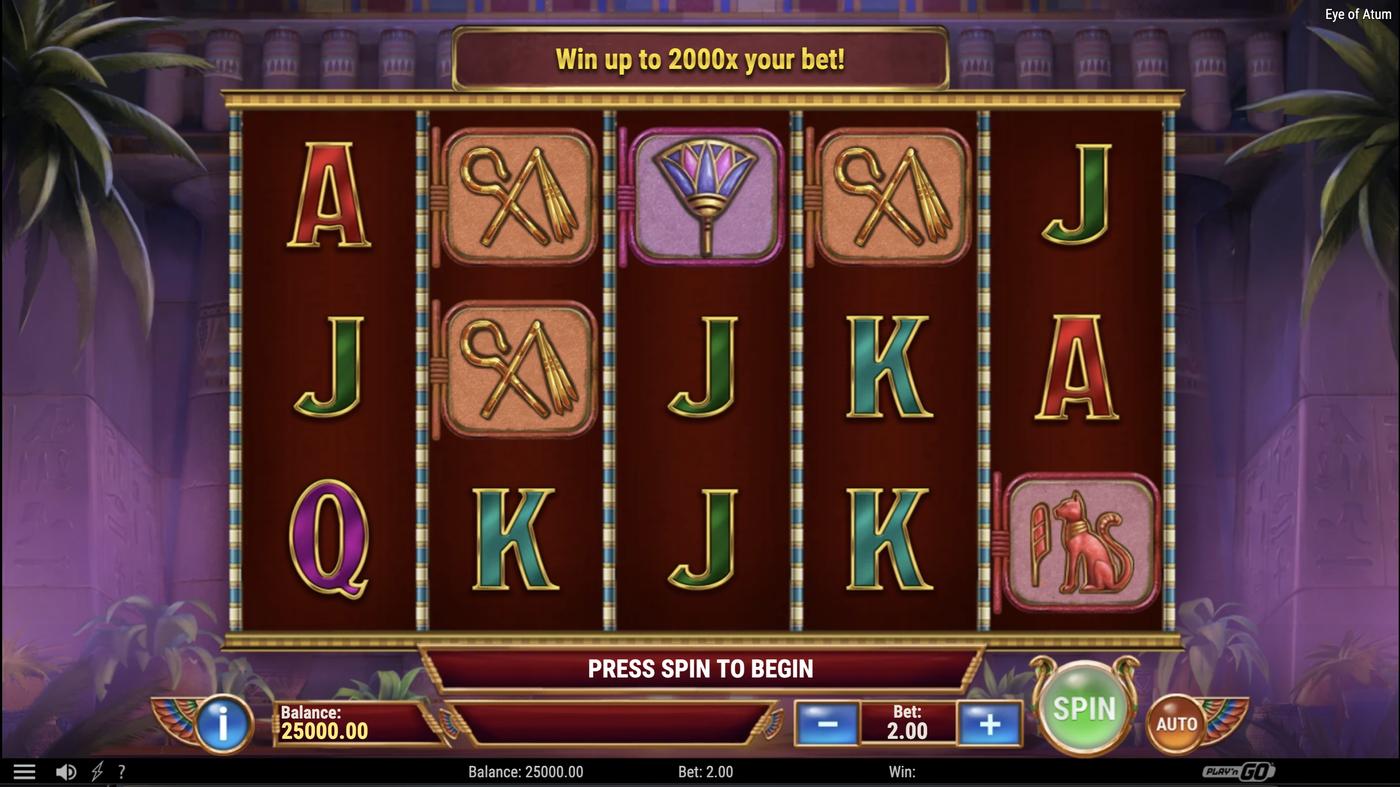Open the game information (i) screen
This screenshot has width=1400, height=787.
click(x=222, y=723)
